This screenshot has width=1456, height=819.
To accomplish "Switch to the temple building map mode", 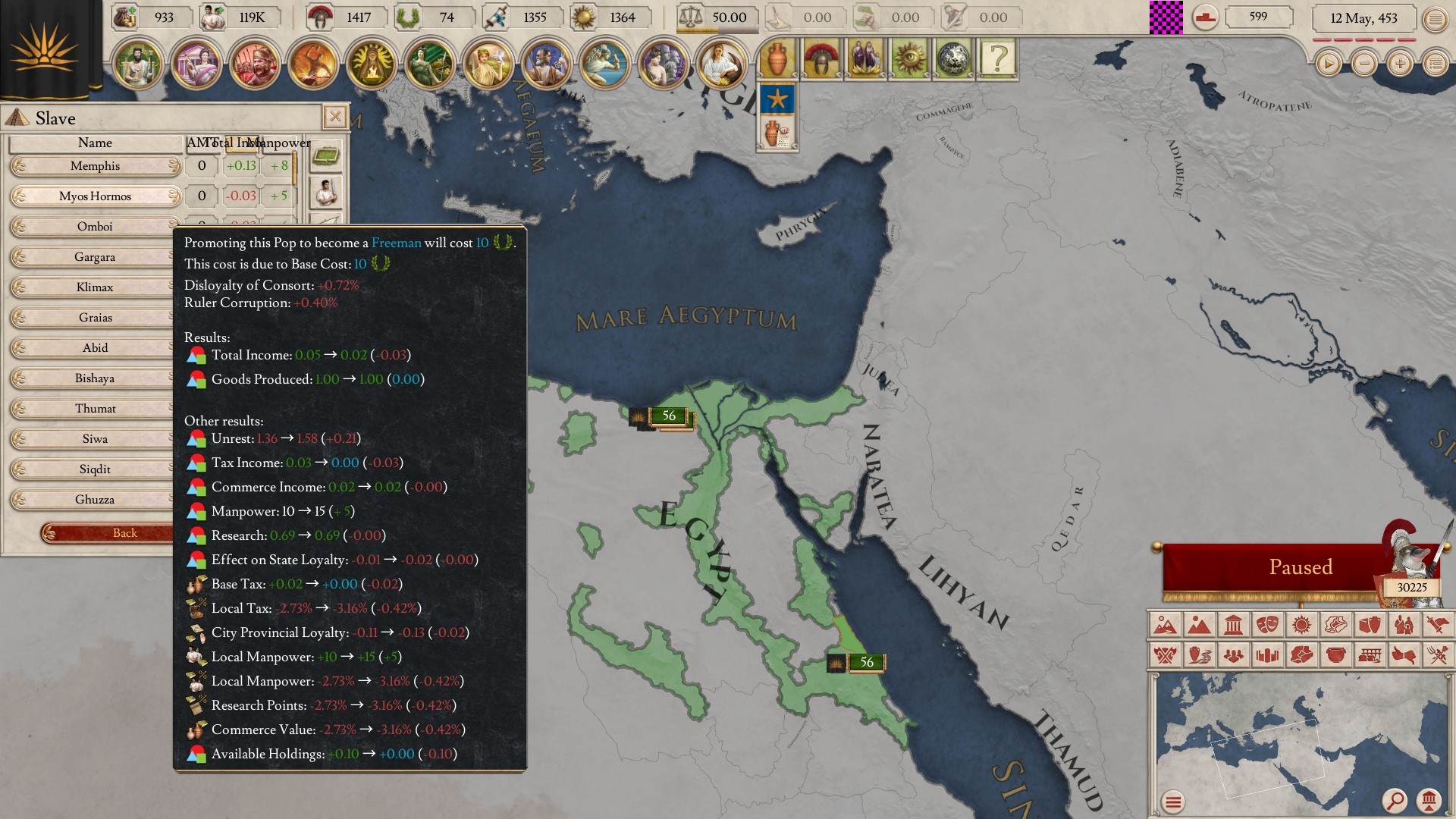I will 1233,625.
